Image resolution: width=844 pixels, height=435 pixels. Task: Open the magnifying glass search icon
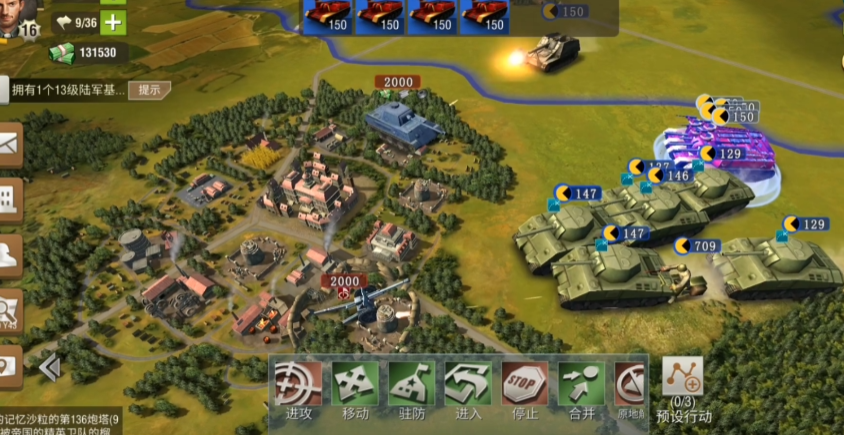click(x=10, y=308)
